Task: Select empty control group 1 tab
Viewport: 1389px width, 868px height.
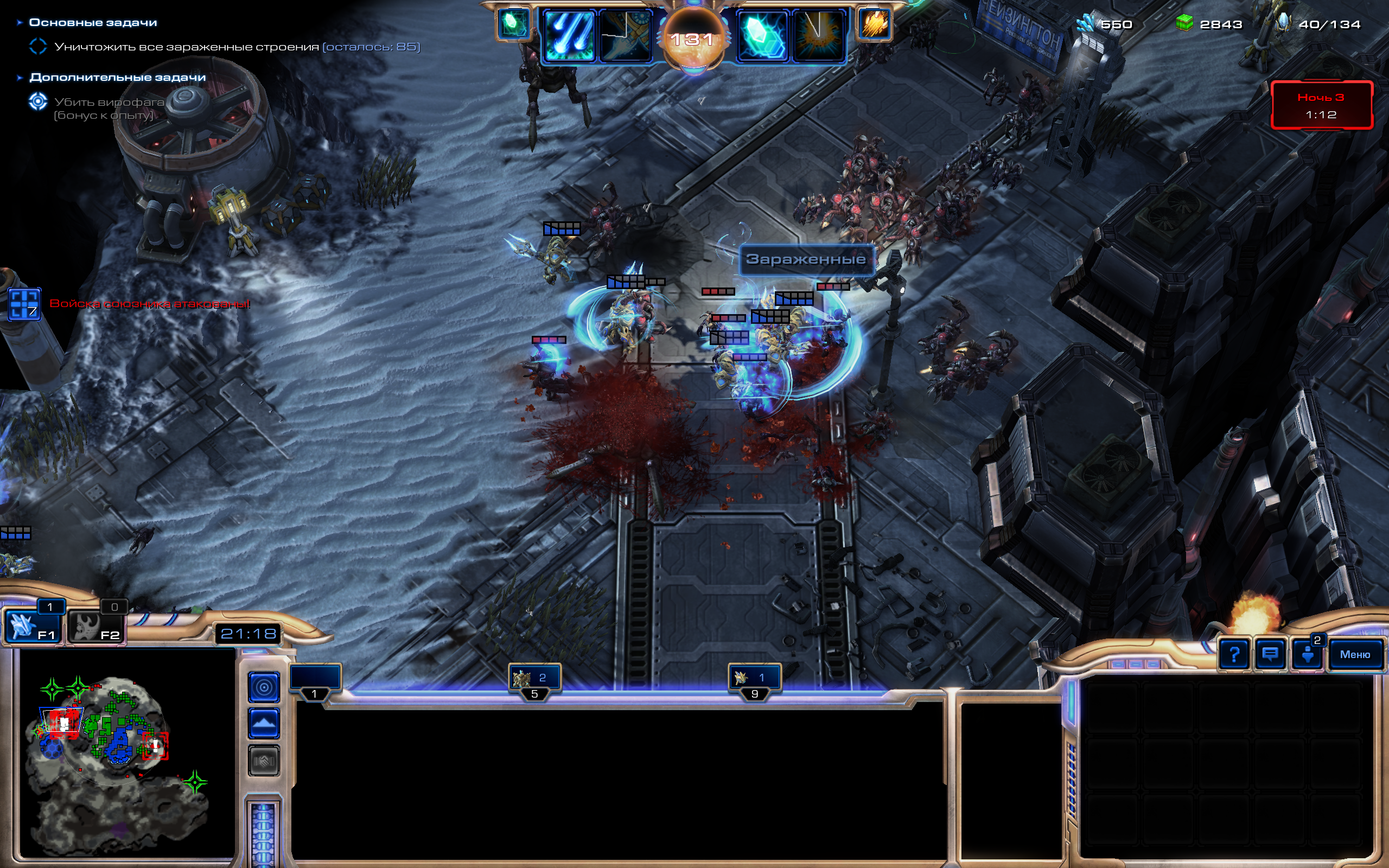Action: click(315, 680)
